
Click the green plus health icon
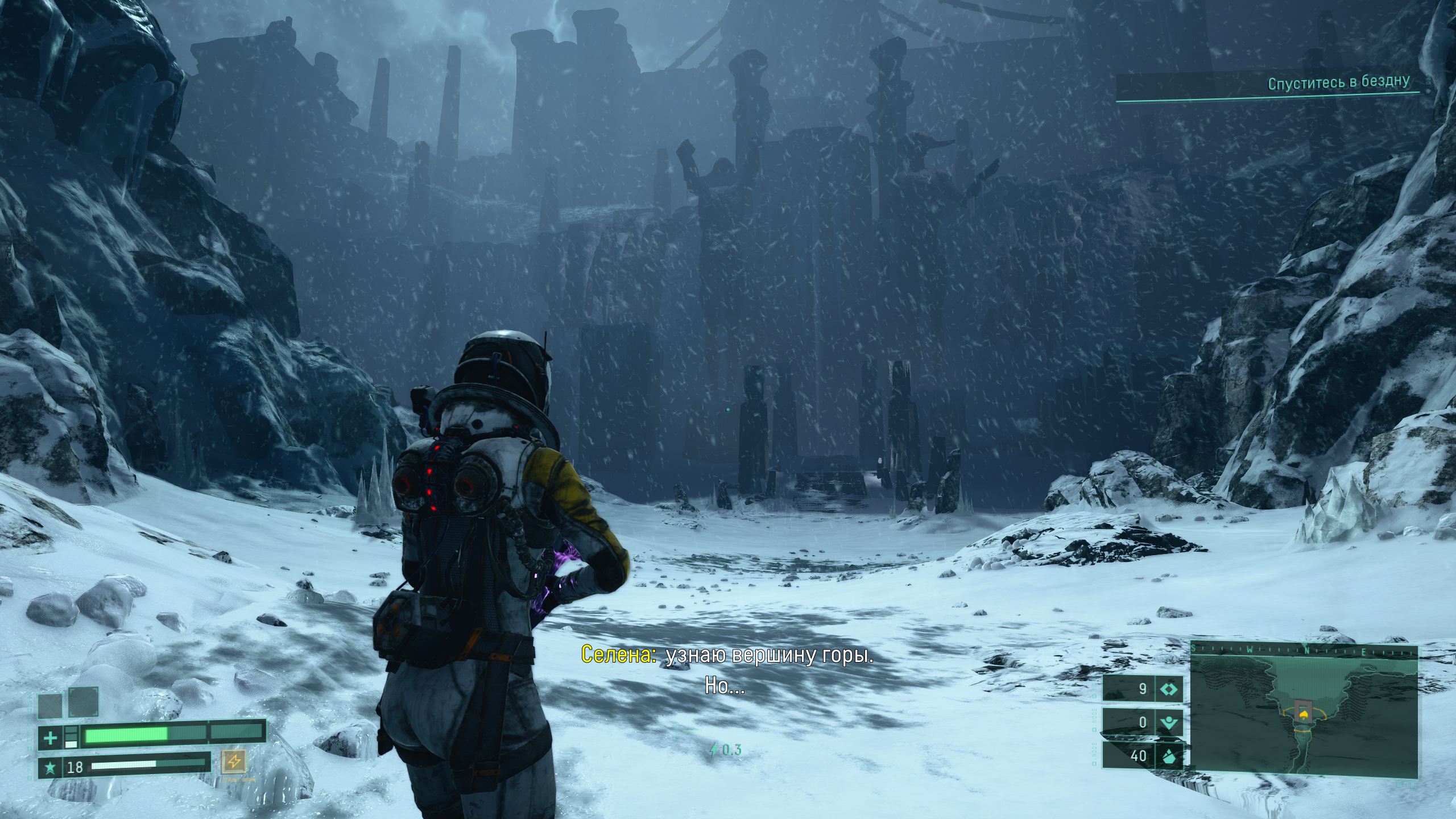(x=51, y=738)
